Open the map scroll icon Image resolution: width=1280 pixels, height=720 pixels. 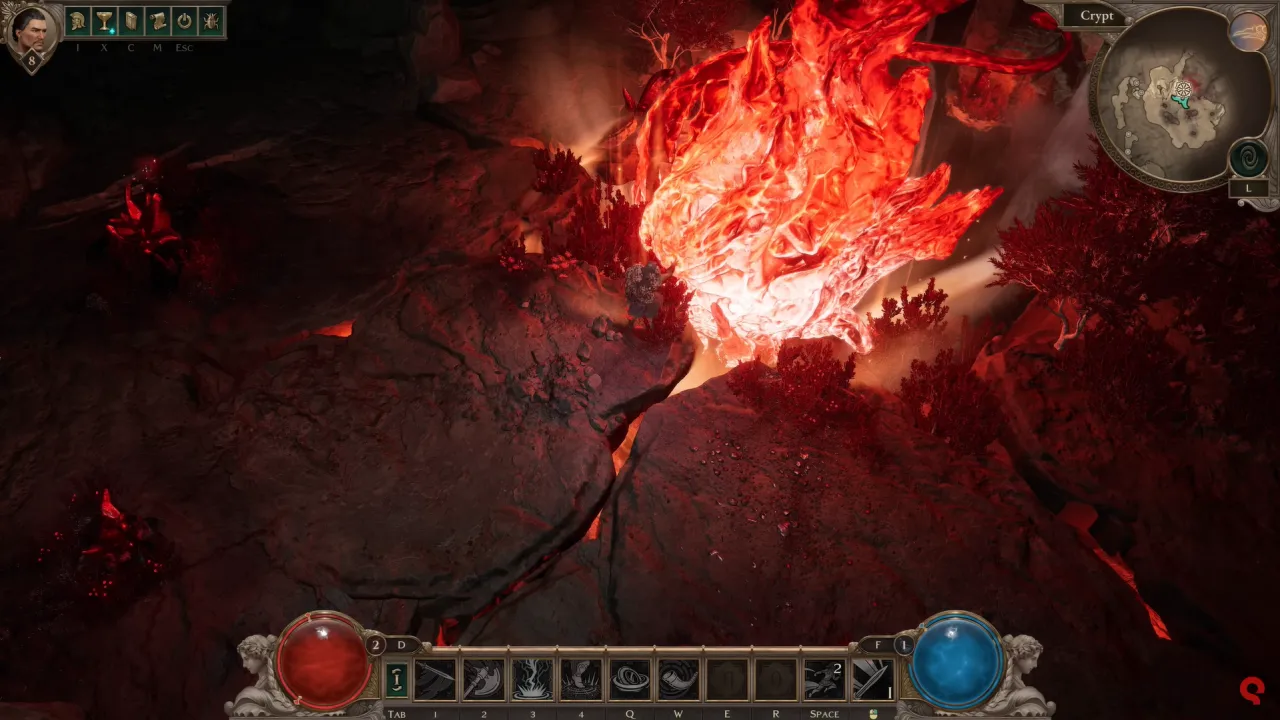158,21
